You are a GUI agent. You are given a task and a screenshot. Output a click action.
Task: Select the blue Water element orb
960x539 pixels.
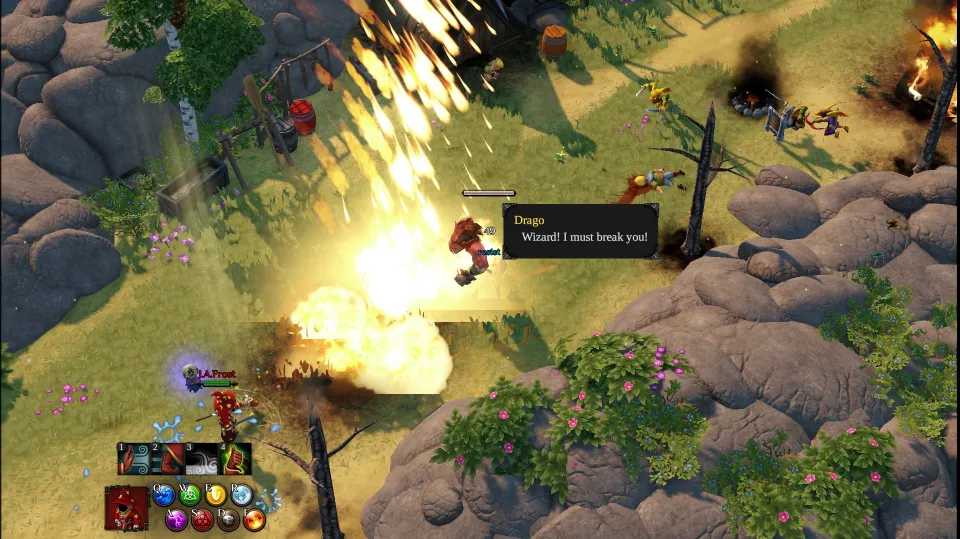[x=164, y=494]
